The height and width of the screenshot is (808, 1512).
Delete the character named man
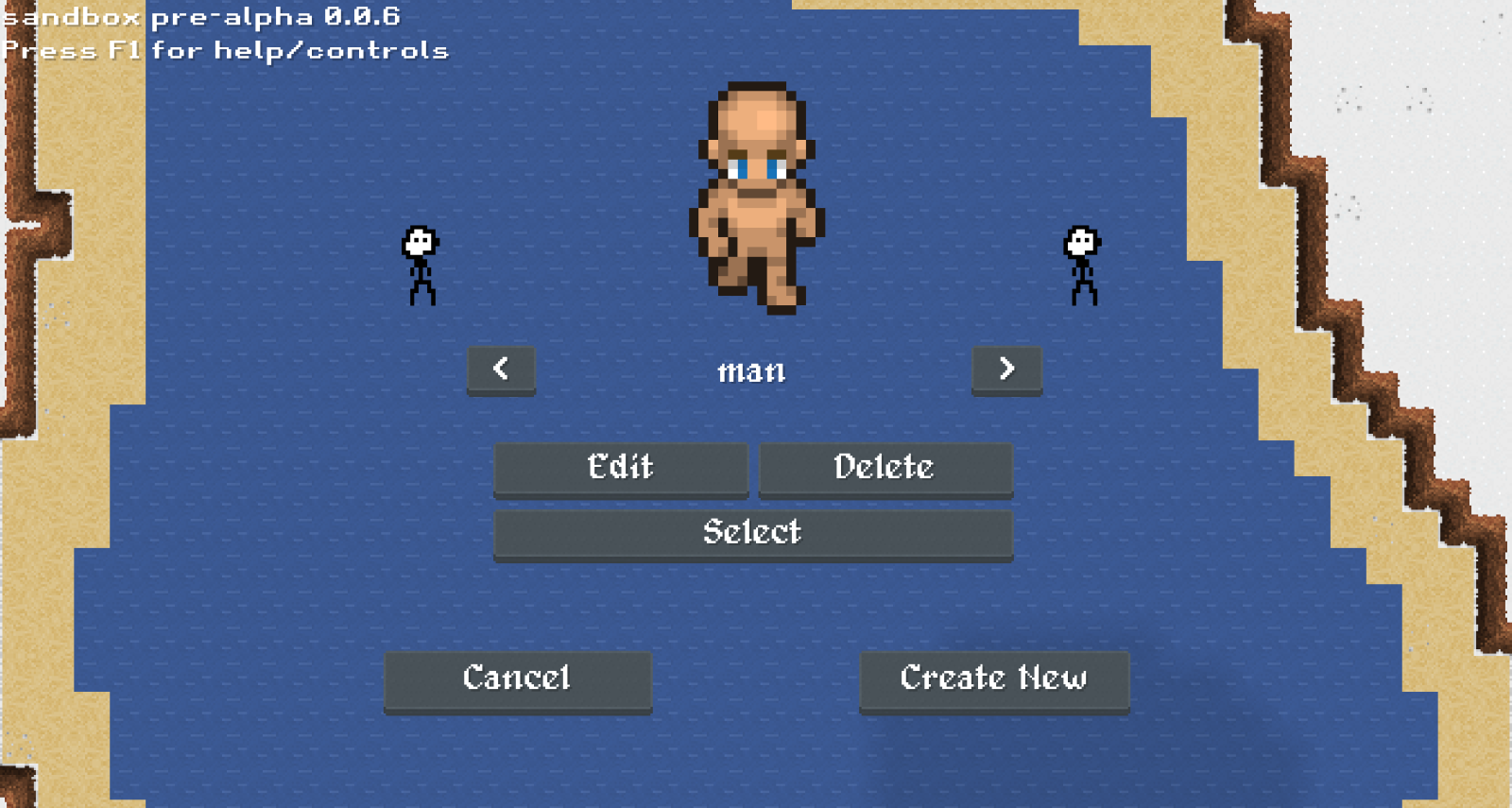coord(885,468)
